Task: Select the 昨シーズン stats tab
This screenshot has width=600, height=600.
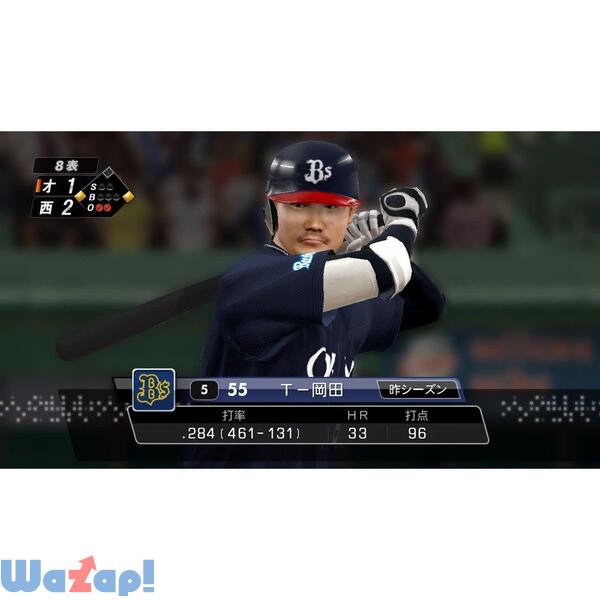Action: pos(420,389)
